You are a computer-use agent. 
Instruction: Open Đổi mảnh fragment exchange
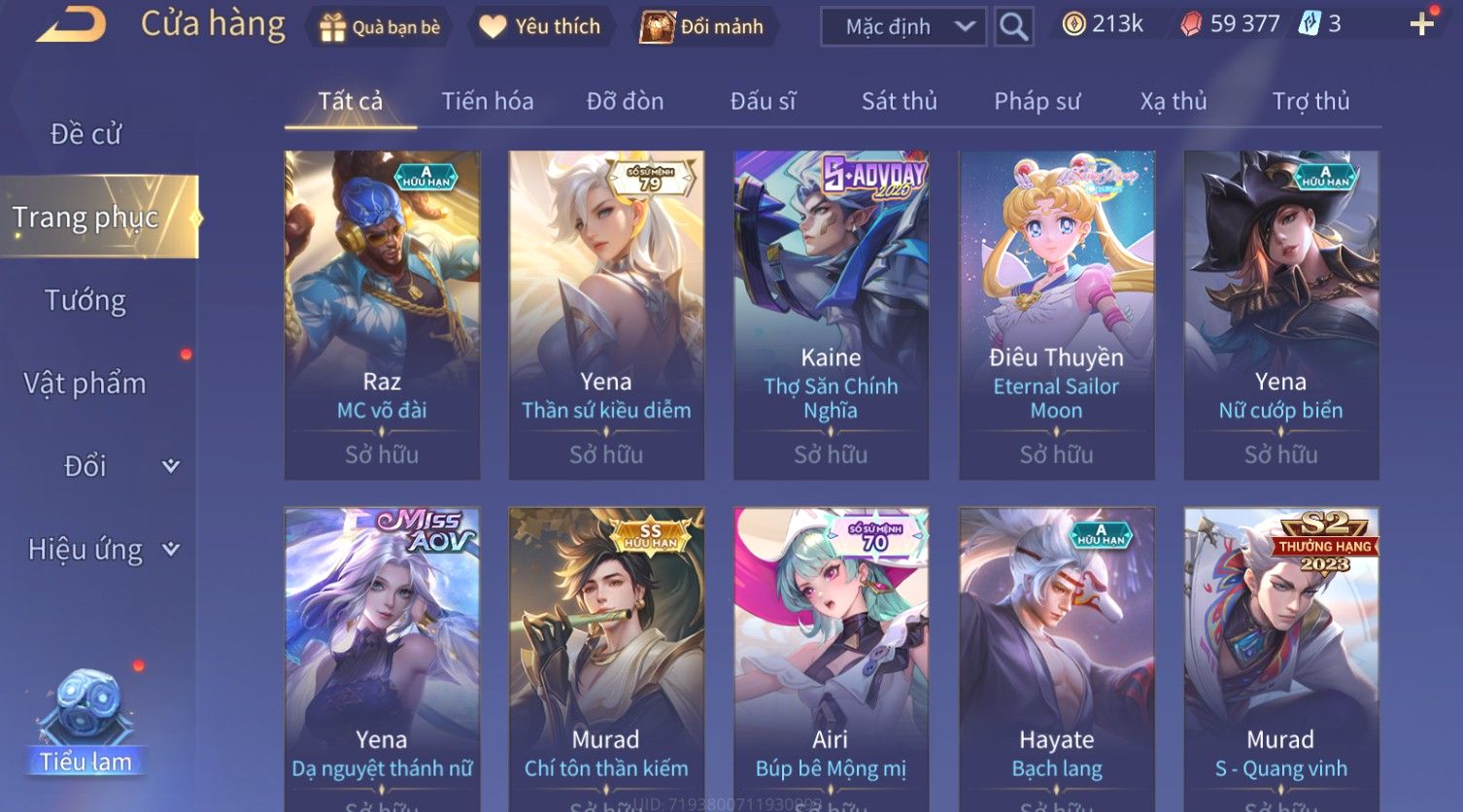[x=702, y=26]
